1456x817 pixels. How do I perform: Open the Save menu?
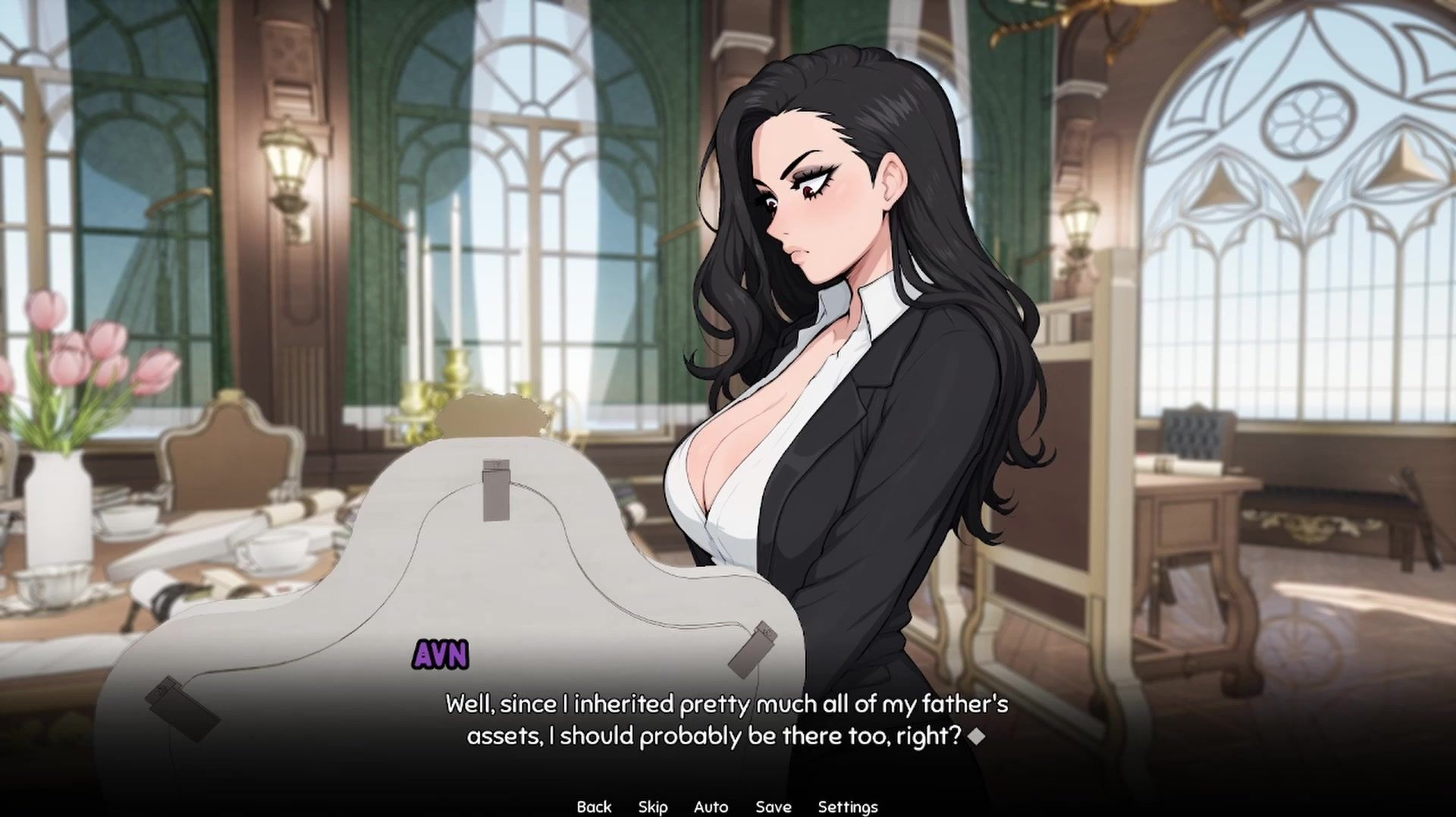[x=773, y=806]
